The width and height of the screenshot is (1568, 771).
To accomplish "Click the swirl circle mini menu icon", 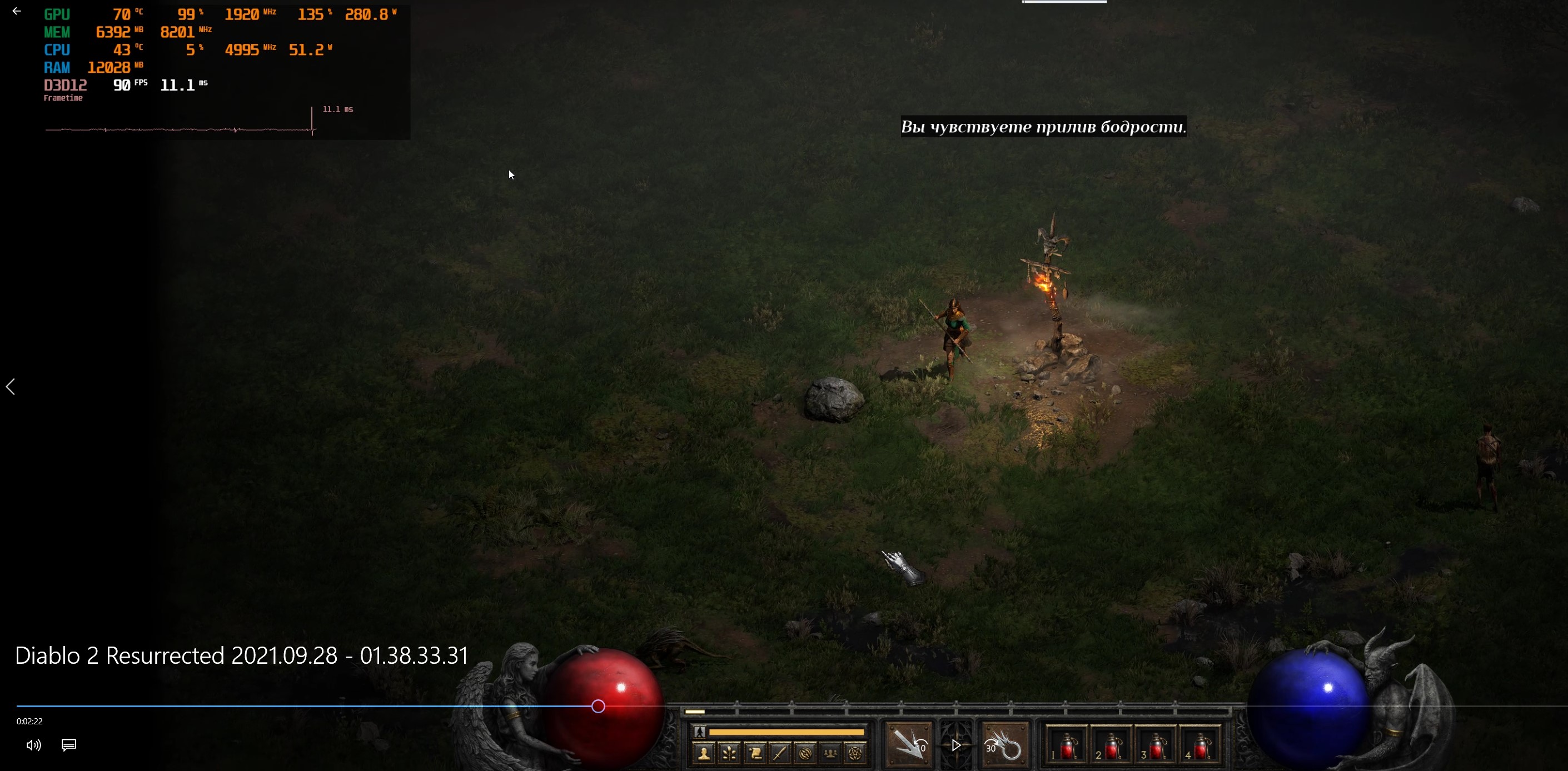I will 805,754.
